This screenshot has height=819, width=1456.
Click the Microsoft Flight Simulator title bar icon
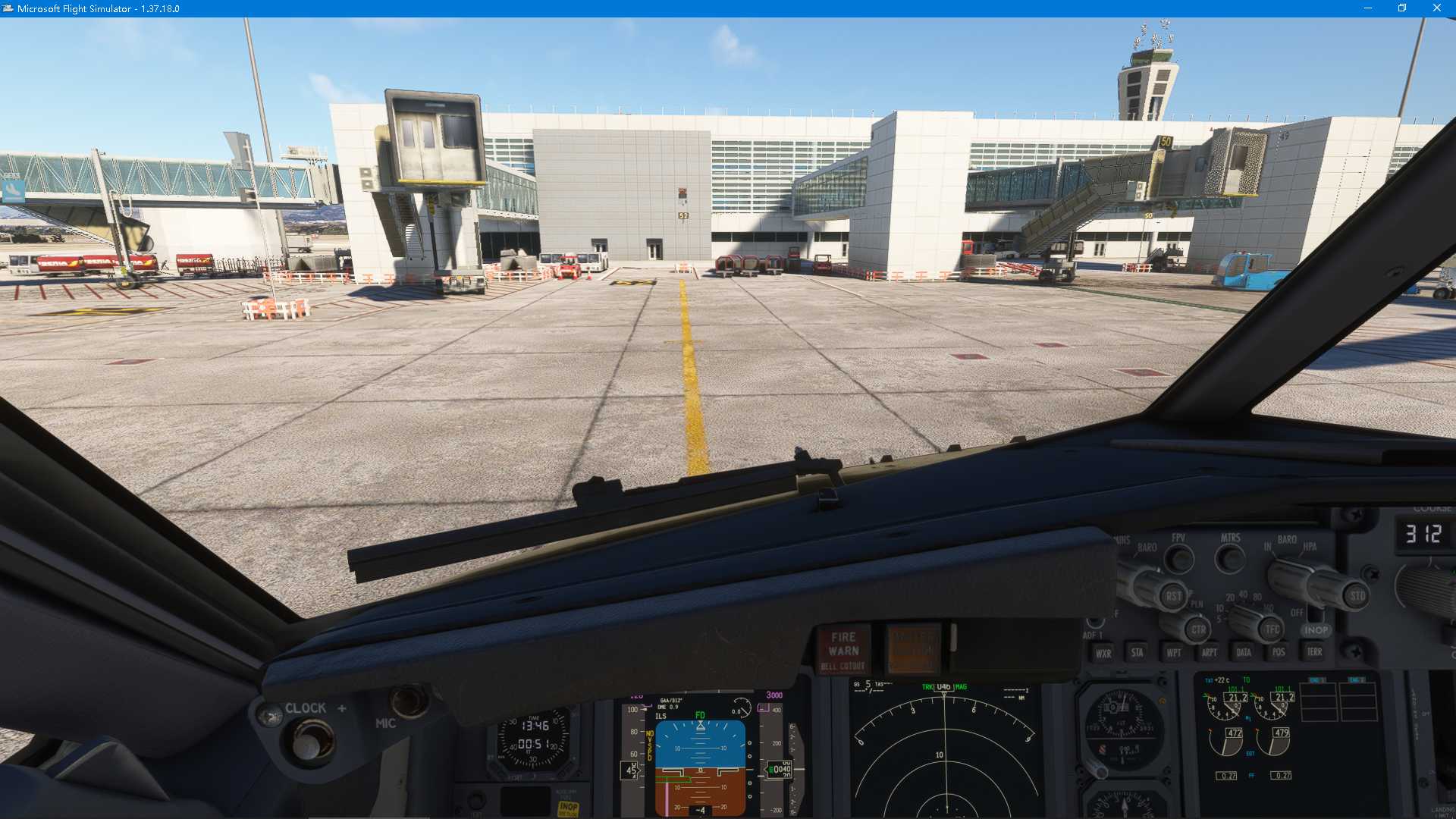8,8
